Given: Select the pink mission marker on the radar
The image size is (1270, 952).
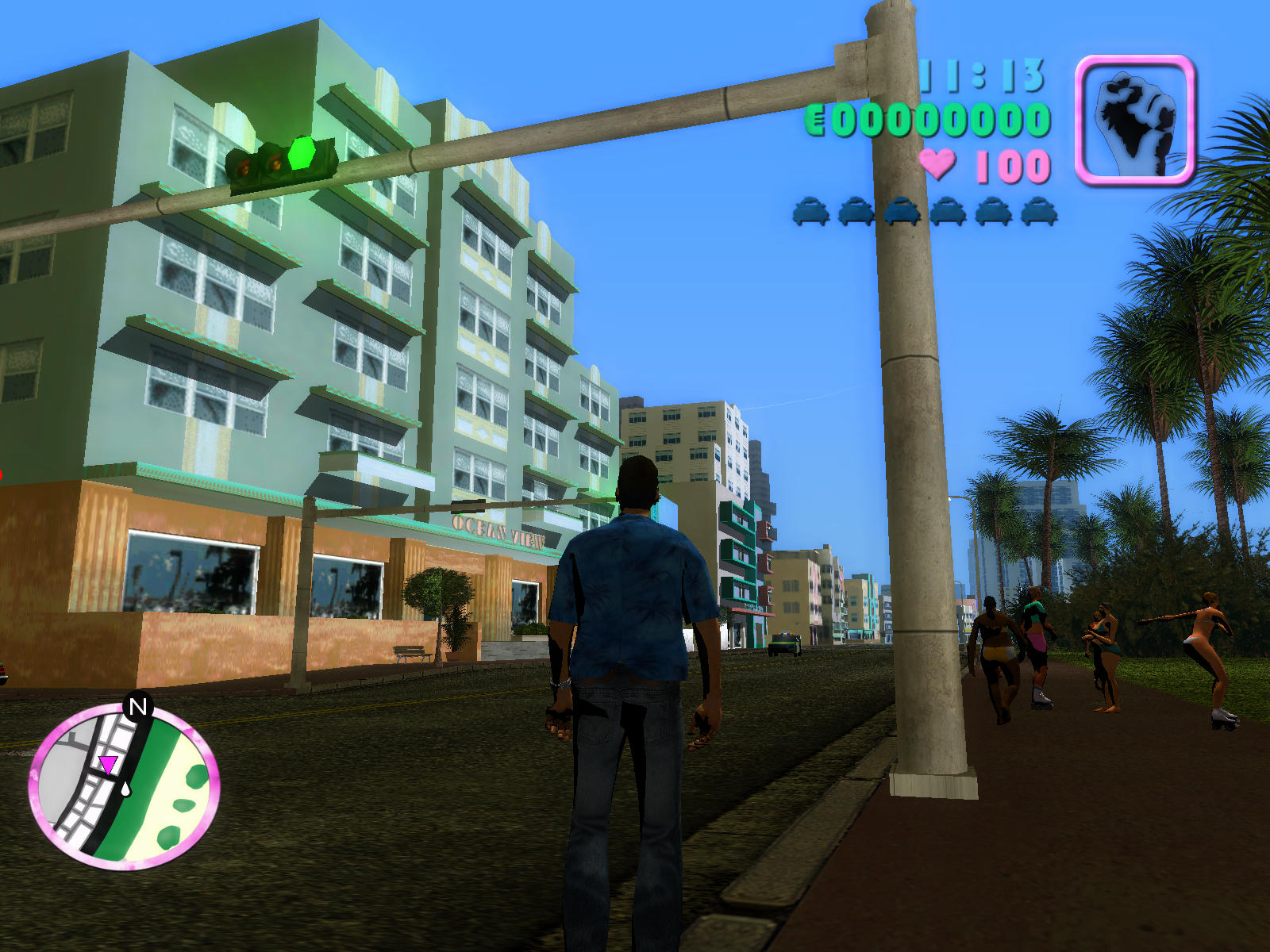Looking at the screenshot, I should coord(107,764).
